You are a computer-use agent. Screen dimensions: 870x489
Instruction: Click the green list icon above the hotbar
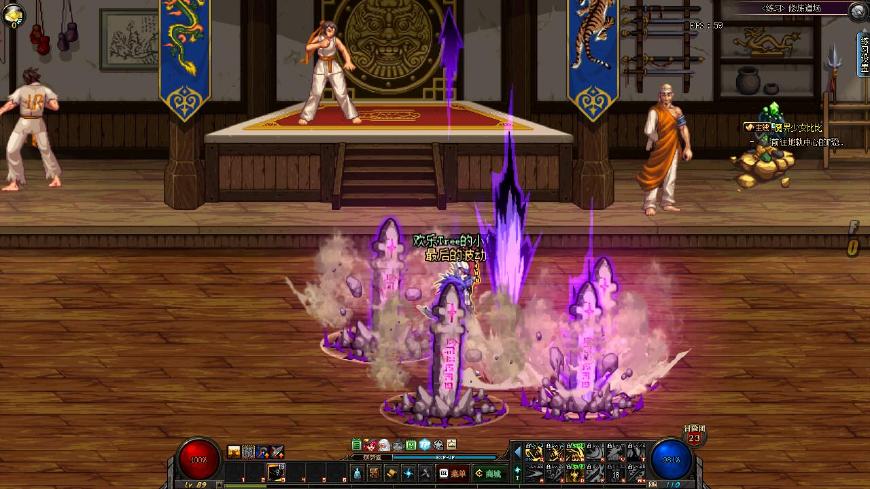click(x=357, y=444)
